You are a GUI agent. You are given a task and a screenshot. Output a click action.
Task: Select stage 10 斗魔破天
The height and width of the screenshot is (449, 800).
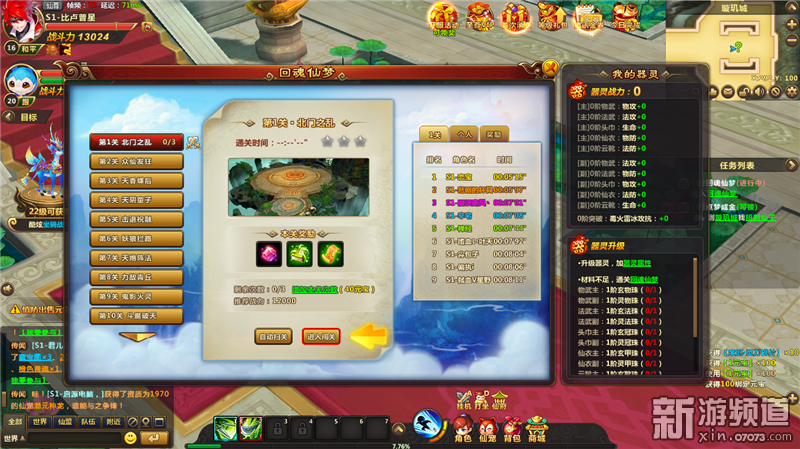tap(136, 316)
